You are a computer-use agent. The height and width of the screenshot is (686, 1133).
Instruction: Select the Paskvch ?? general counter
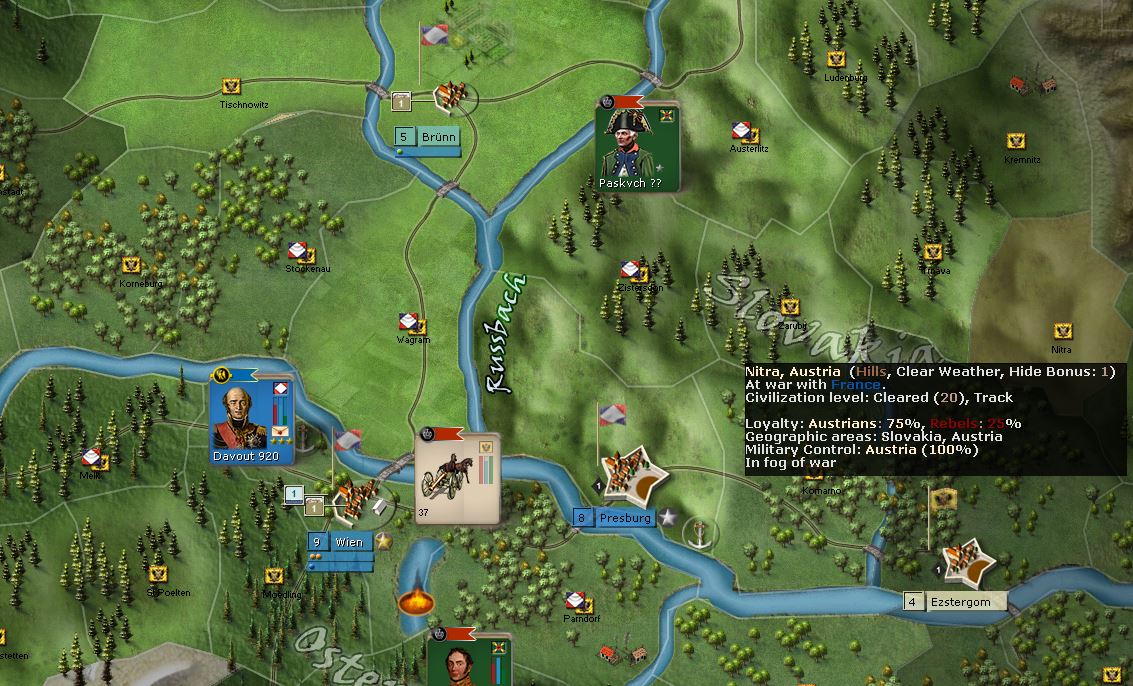(x=637, y=147)
